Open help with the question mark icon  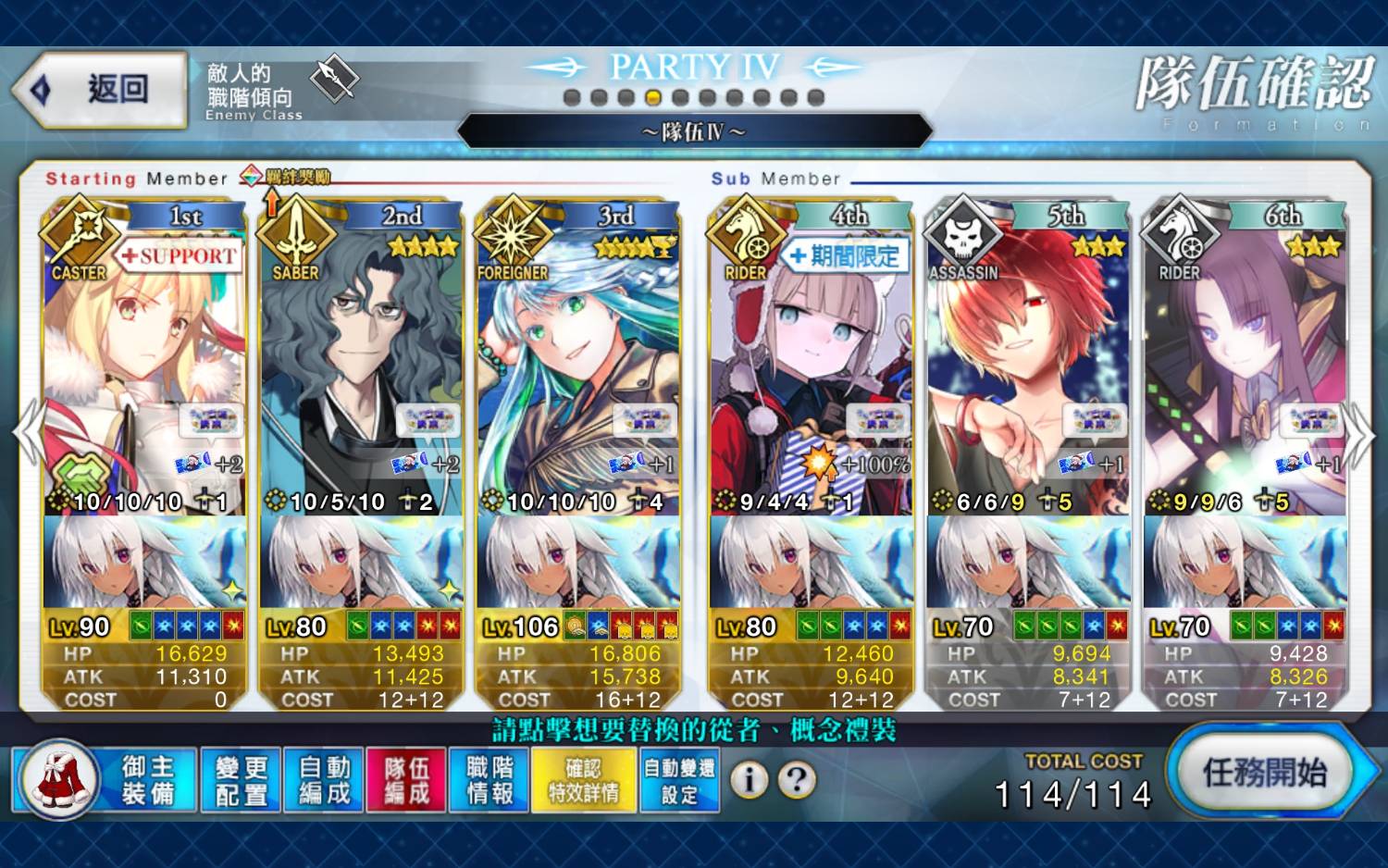pos(797,780)
